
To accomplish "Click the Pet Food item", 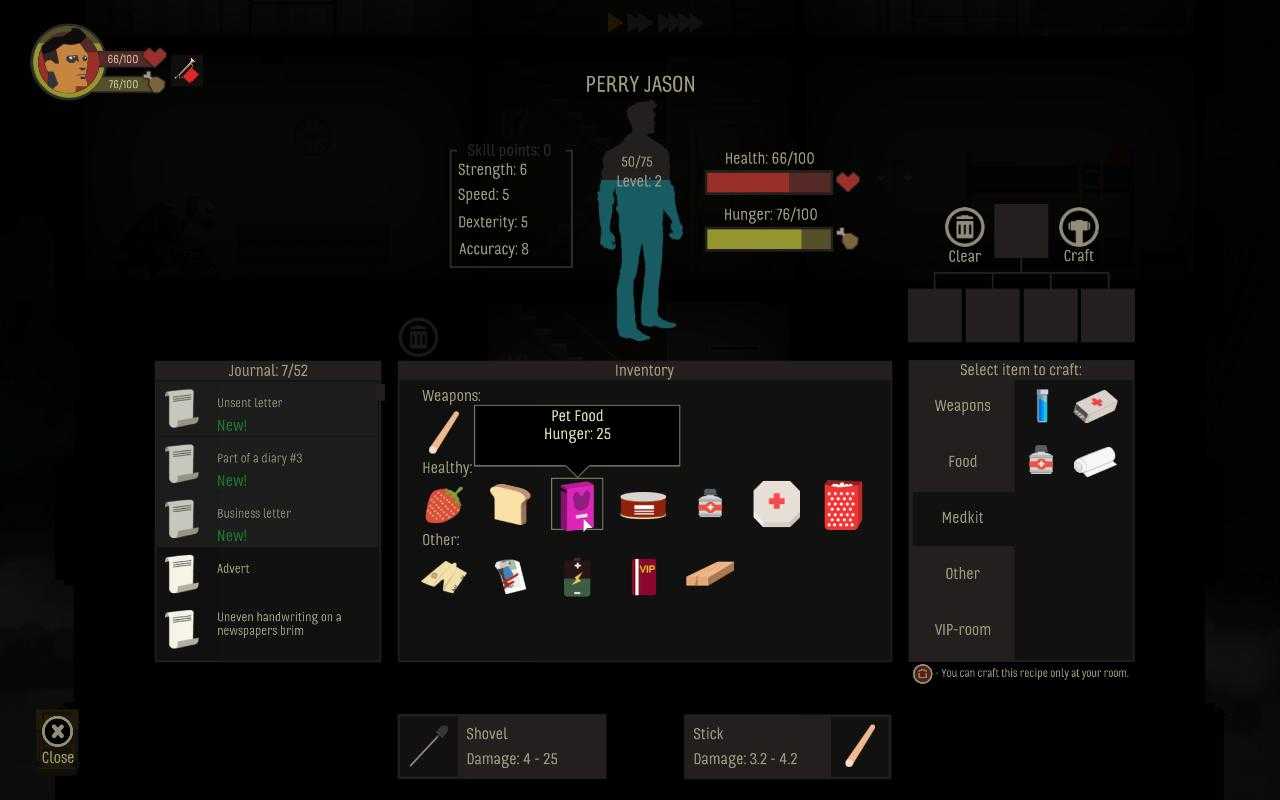I will point(577,504).
